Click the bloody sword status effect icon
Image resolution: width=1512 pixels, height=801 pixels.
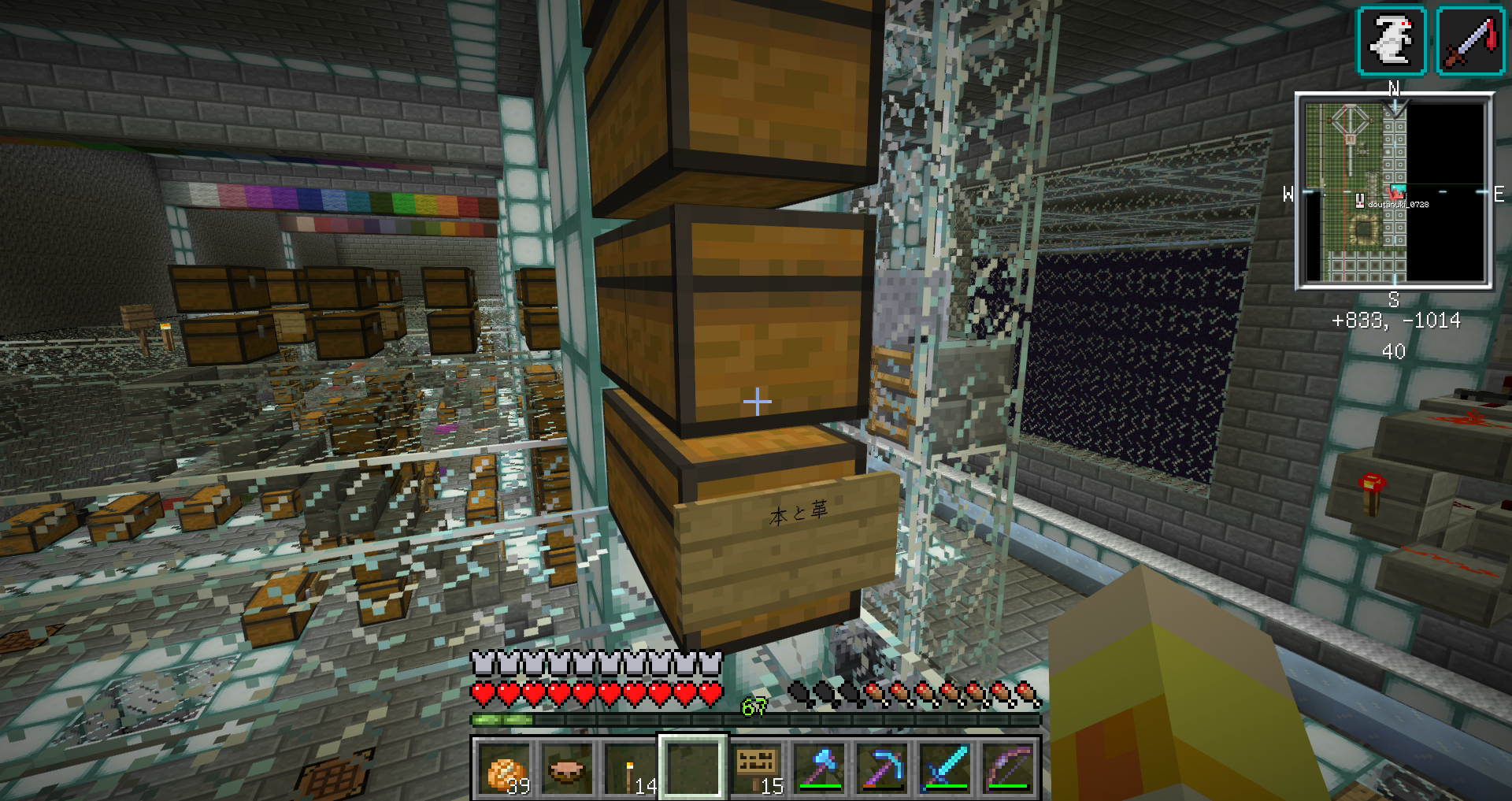[1470, 41]
